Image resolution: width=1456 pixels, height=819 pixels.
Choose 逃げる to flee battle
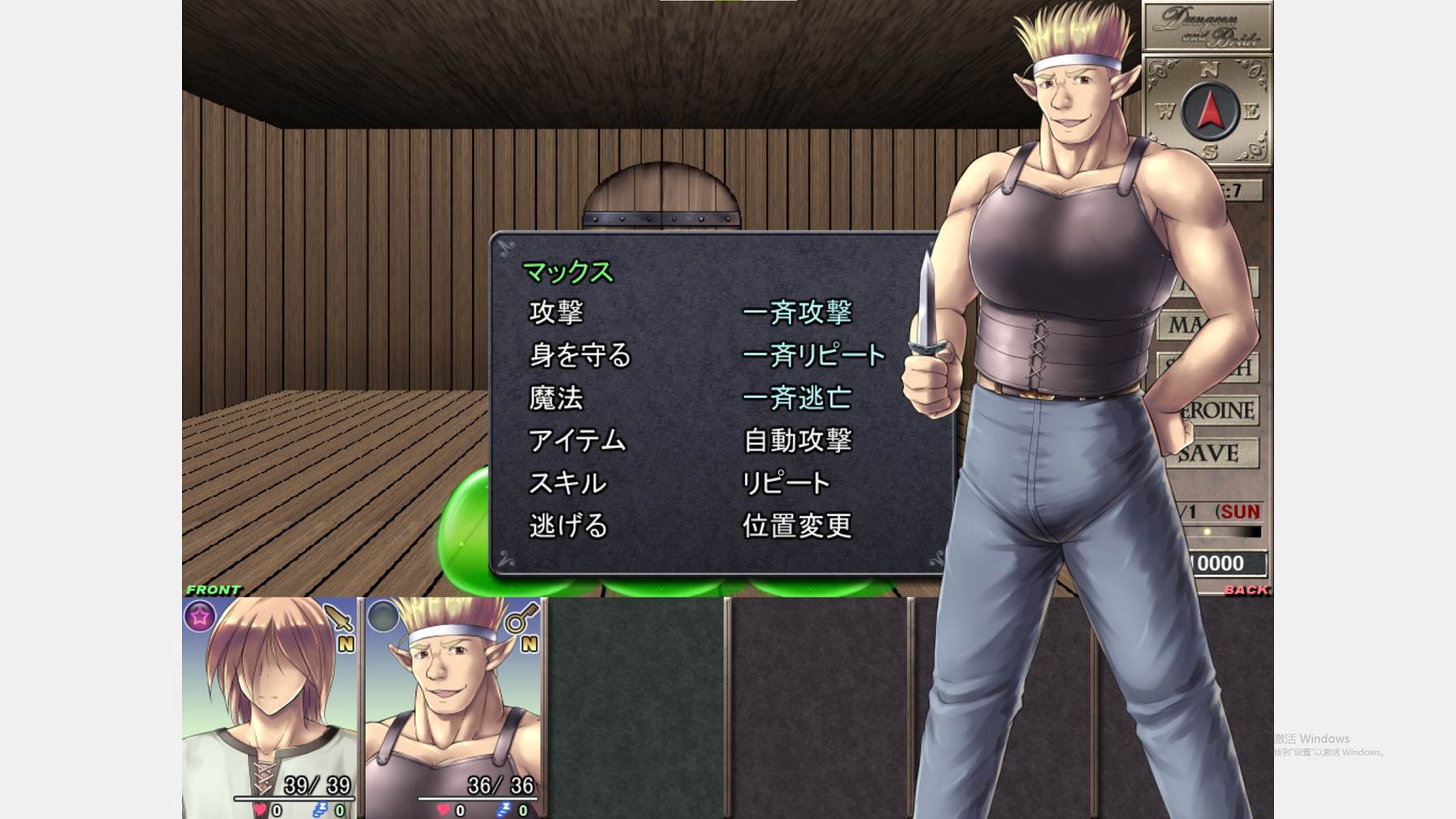click(x=569, y=526)
